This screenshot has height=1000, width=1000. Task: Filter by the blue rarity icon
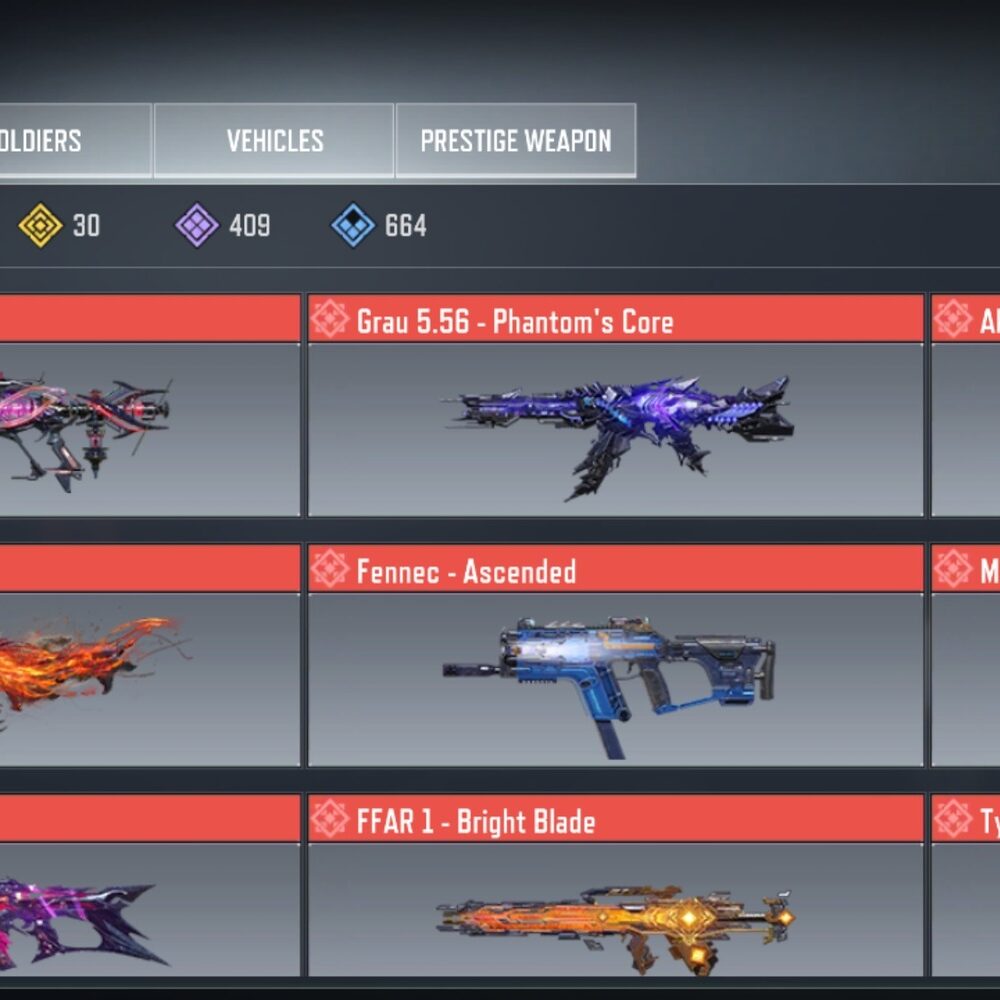[353, 226]
